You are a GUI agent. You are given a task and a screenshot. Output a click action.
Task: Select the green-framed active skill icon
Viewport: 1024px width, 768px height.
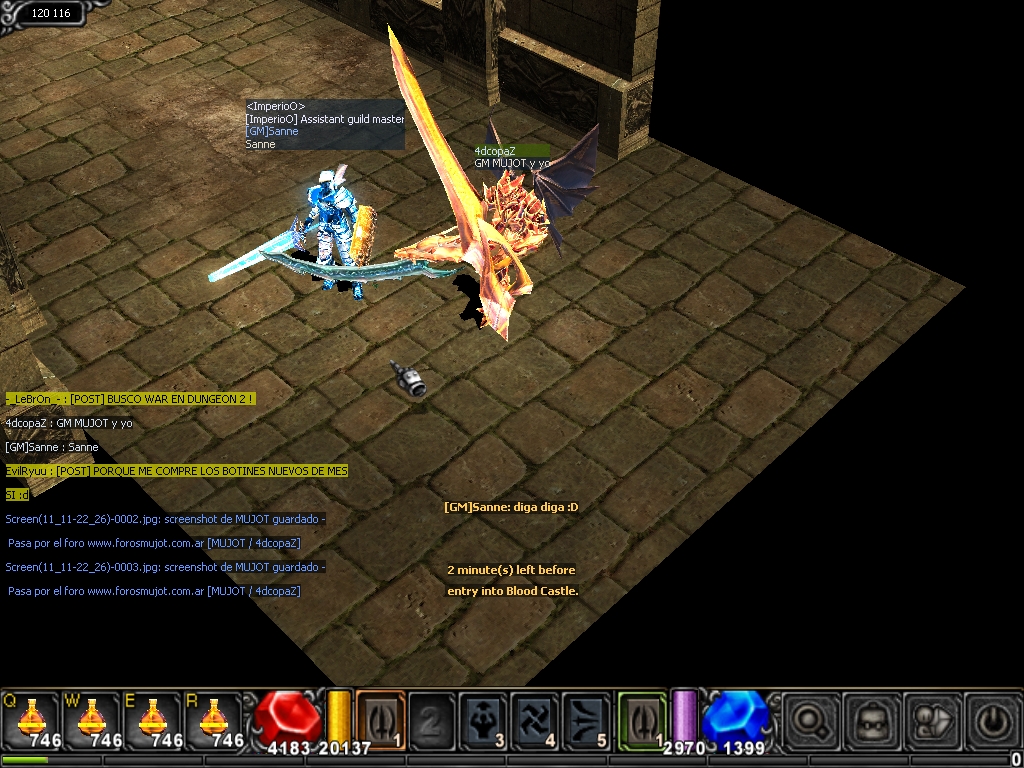(x=642, y=720)
